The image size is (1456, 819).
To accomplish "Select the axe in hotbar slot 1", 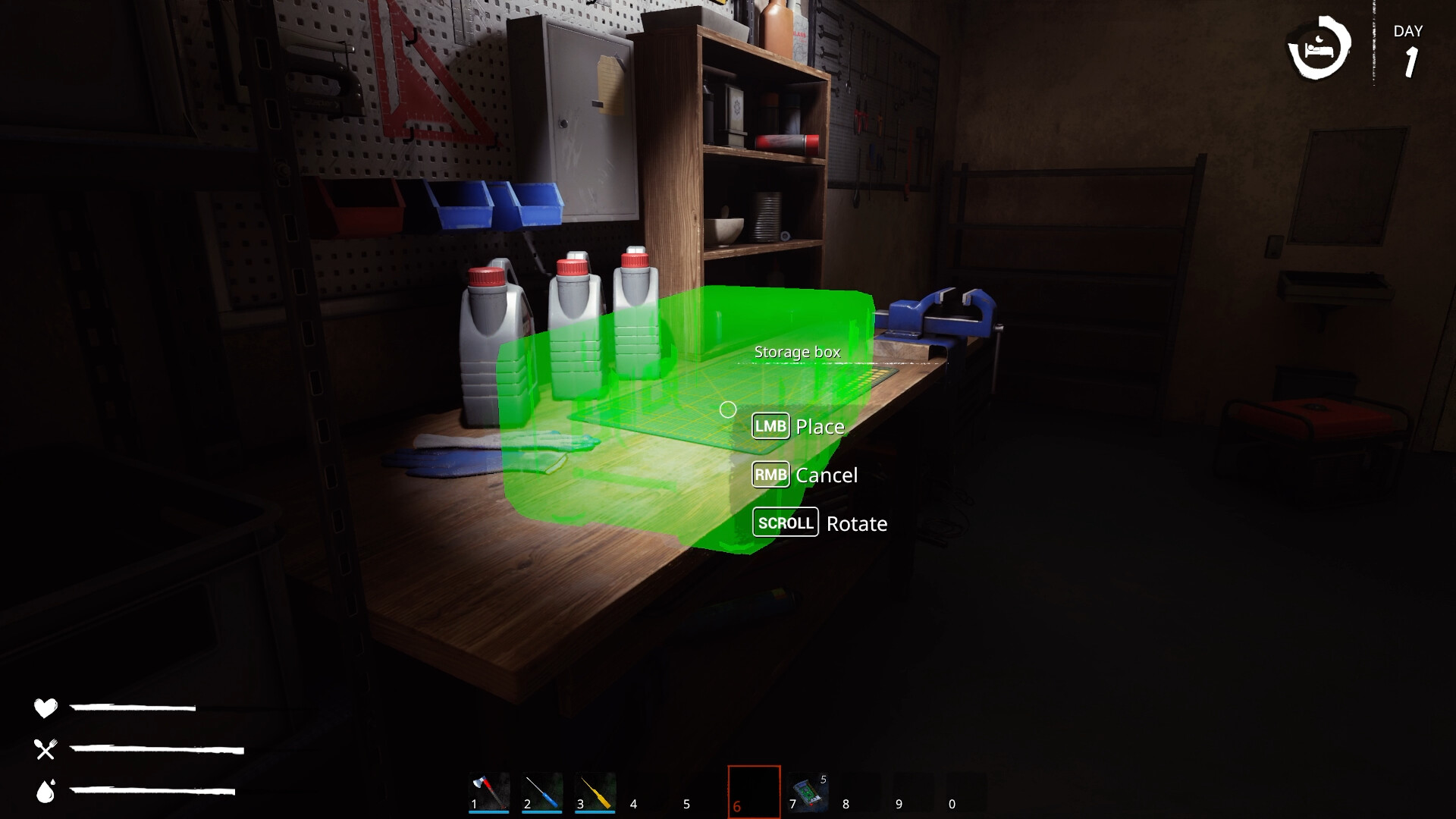I will click(488, 789).
